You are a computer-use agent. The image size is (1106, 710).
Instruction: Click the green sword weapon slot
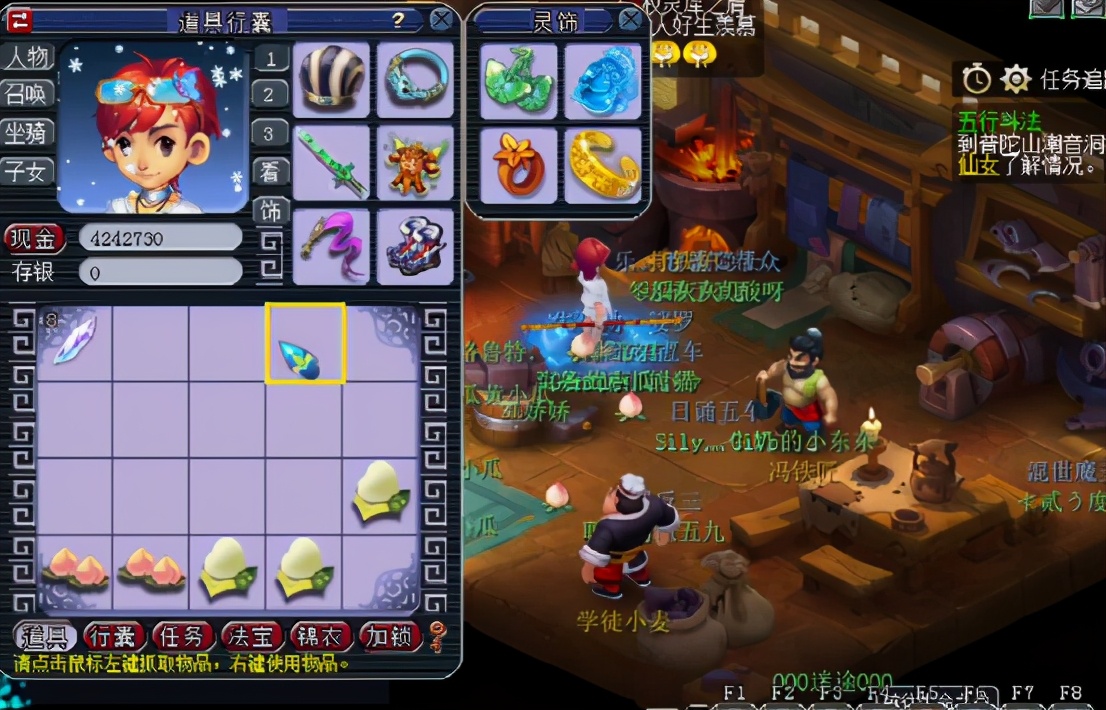(331, 163)
